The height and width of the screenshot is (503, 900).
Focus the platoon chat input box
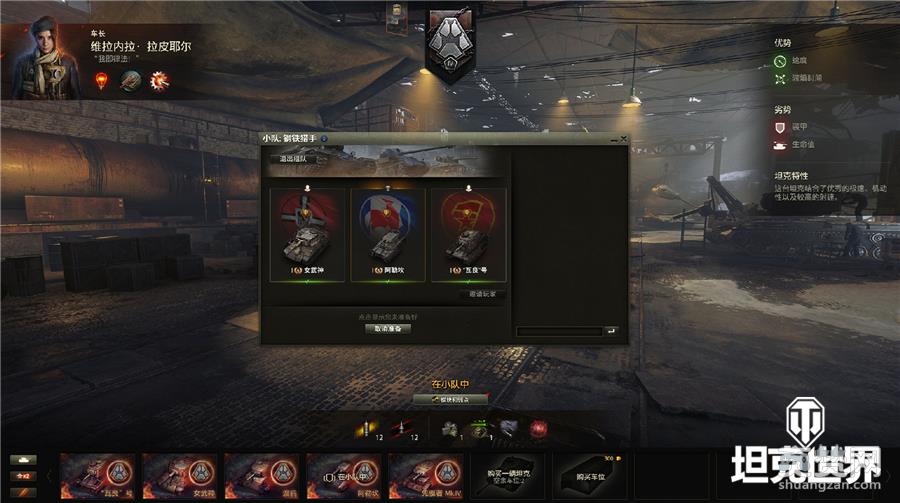pyautogui.click(x=559, y=331)
